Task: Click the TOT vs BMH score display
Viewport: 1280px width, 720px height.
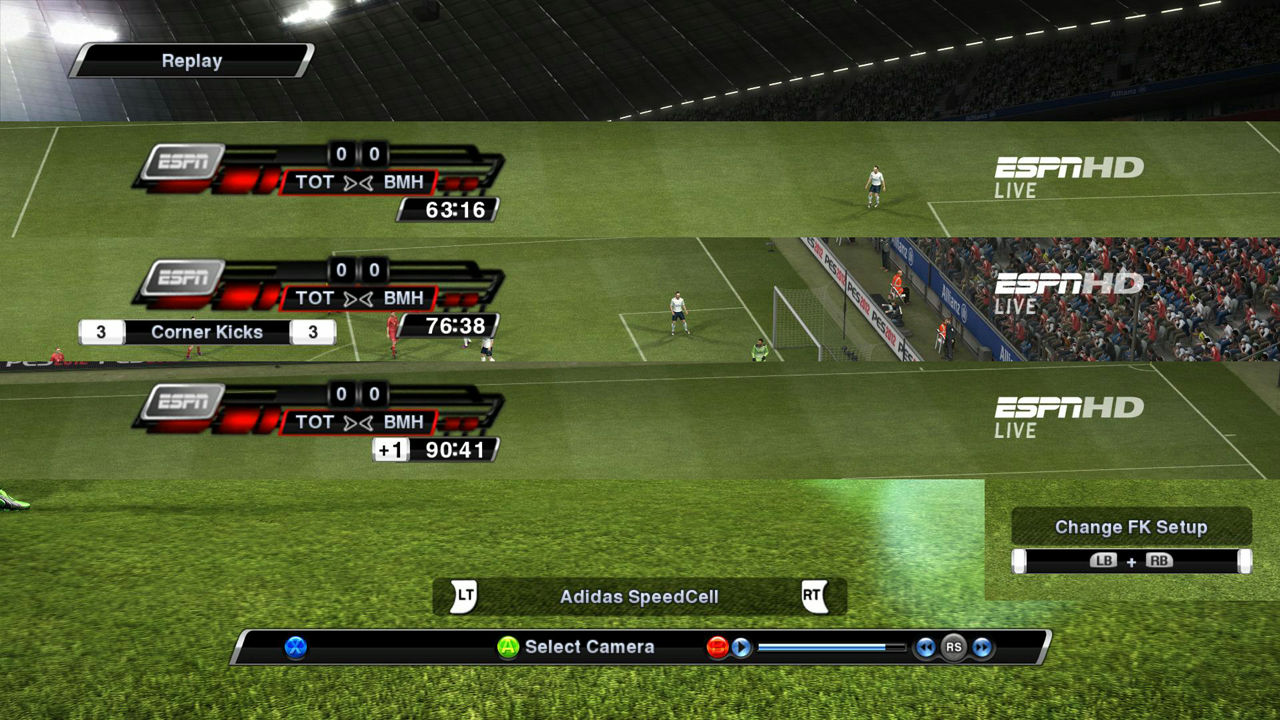Action: (358, 183)
